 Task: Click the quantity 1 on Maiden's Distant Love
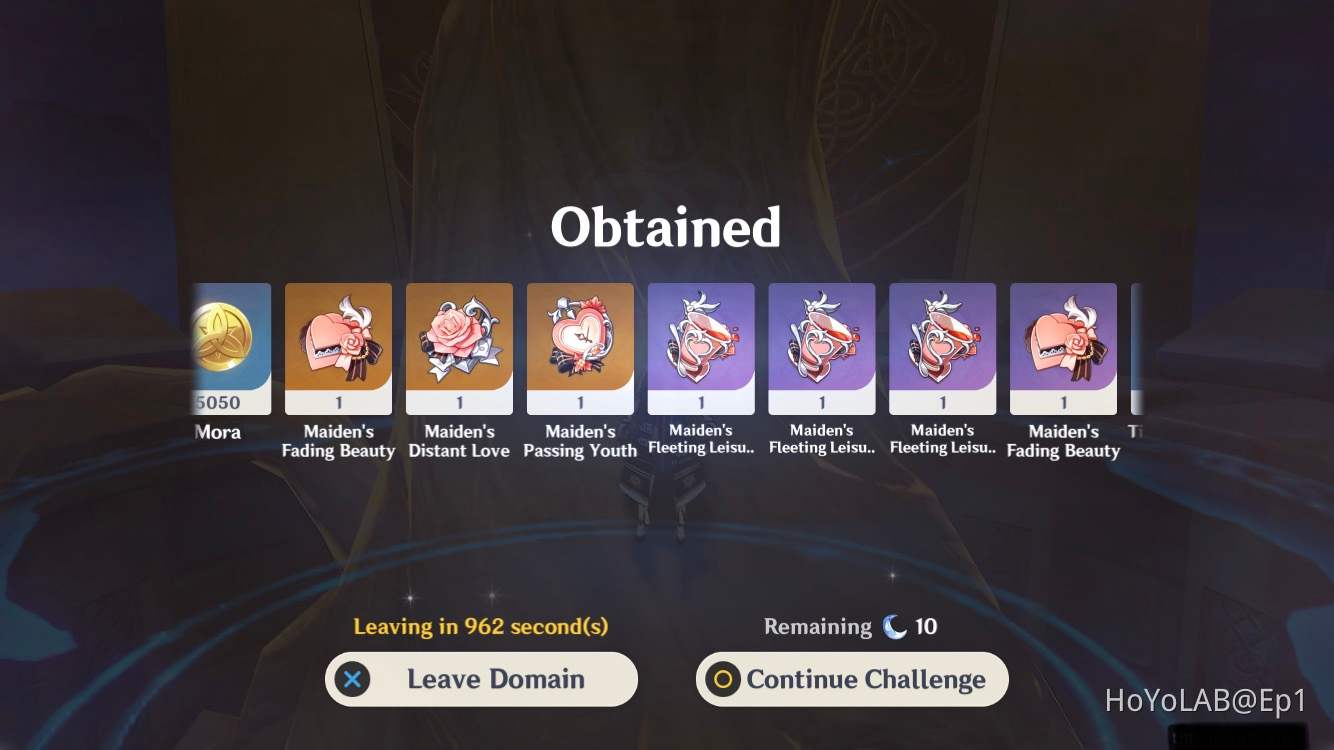pos(459,402)
